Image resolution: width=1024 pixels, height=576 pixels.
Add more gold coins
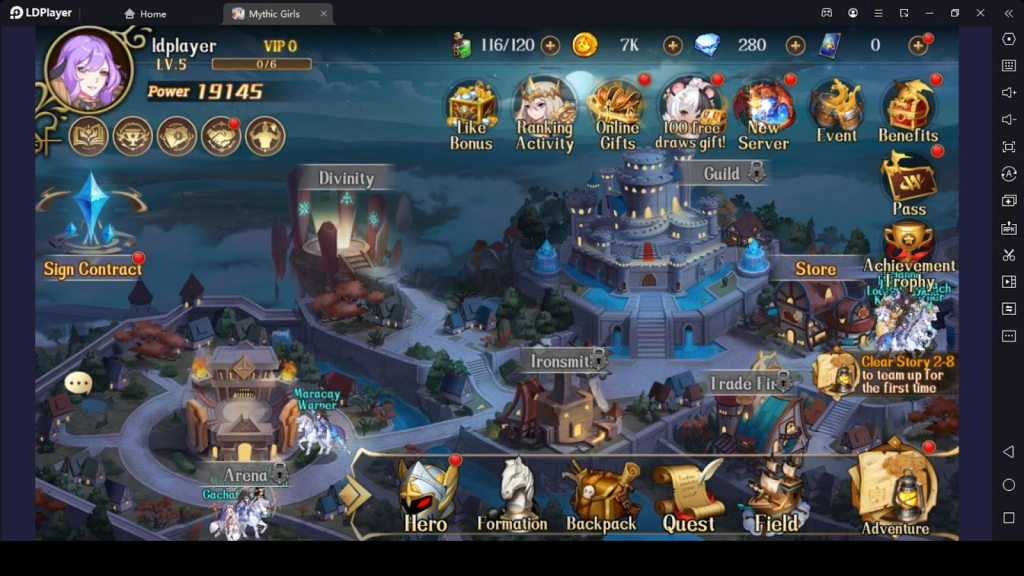coord(673,45)
